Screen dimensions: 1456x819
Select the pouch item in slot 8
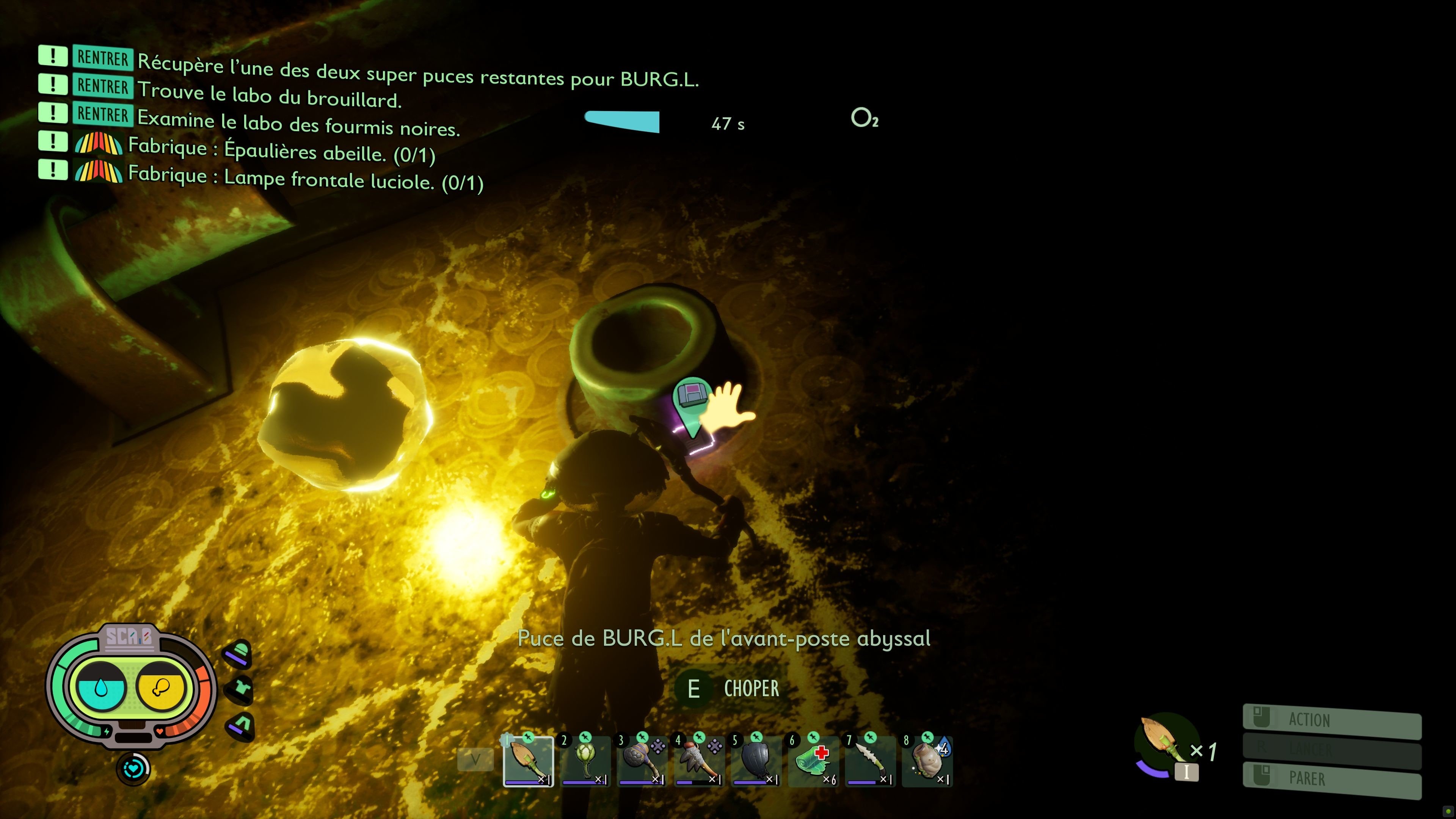(x=927, y=762)
